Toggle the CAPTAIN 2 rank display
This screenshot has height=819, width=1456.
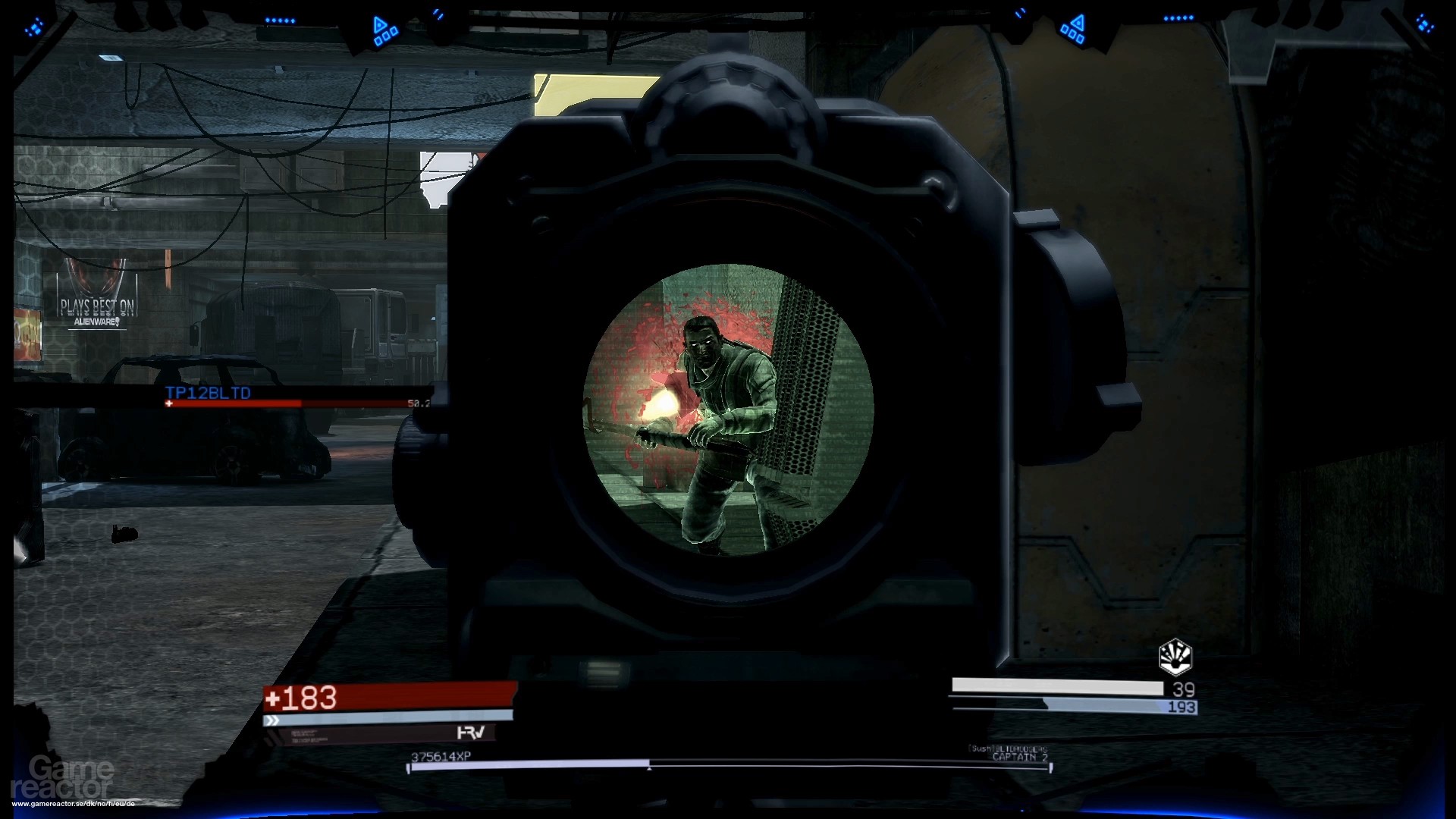[x=1021, y=757]
